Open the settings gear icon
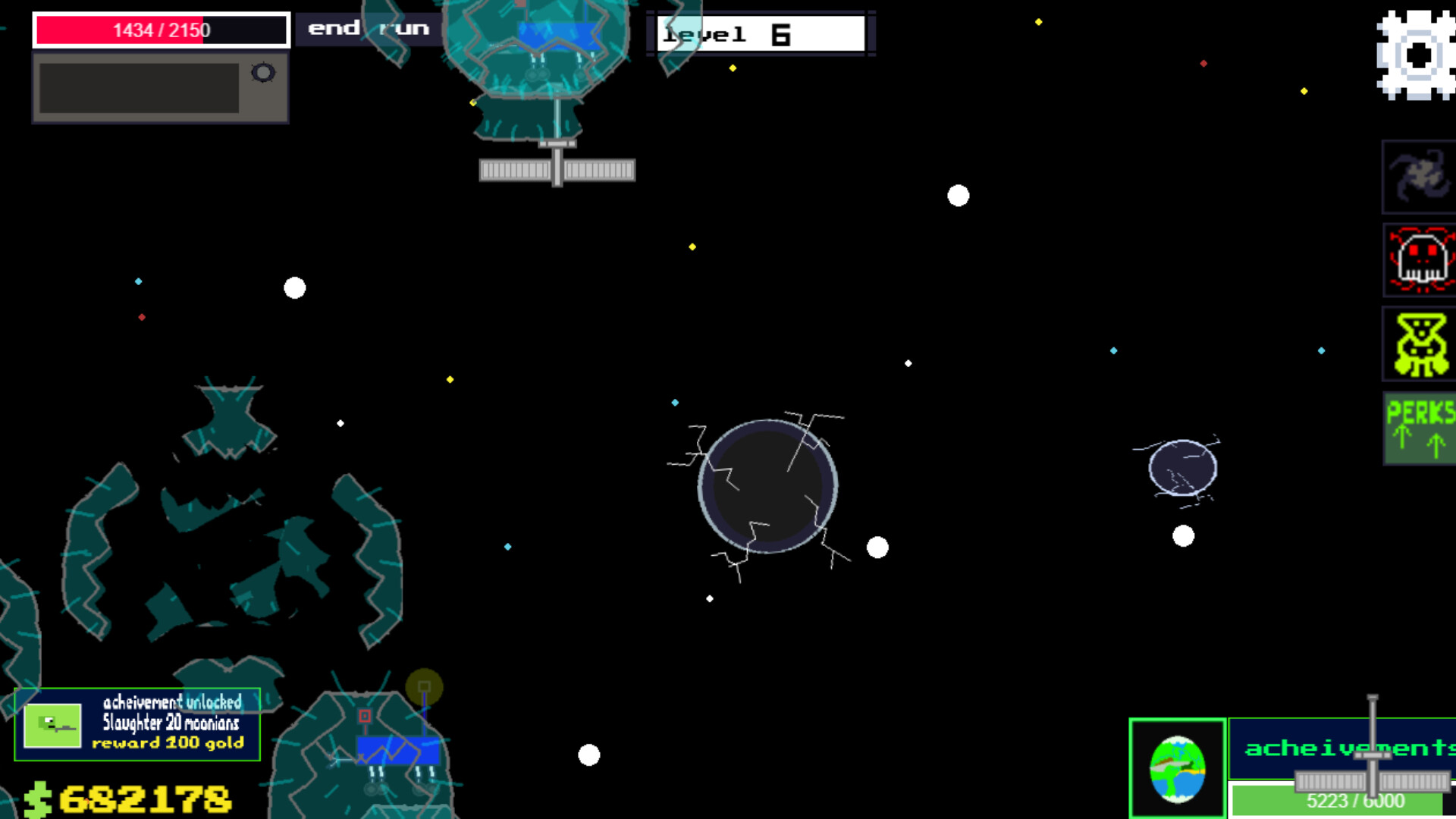Screen dimensions: 1456x819 (x=1417, y=53)
